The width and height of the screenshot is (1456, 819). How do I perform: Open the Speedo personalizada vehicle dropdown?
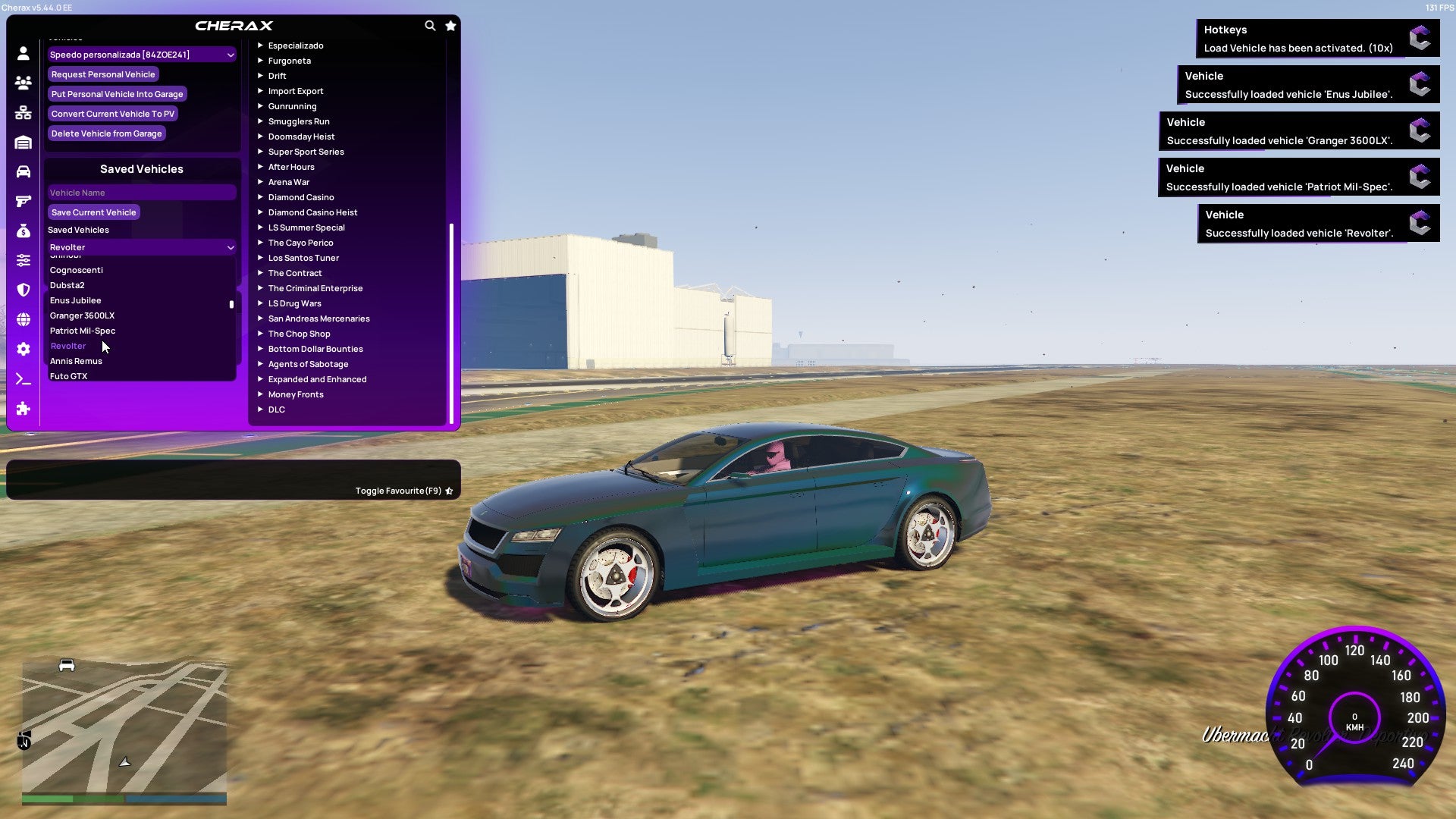click(141, 54)
